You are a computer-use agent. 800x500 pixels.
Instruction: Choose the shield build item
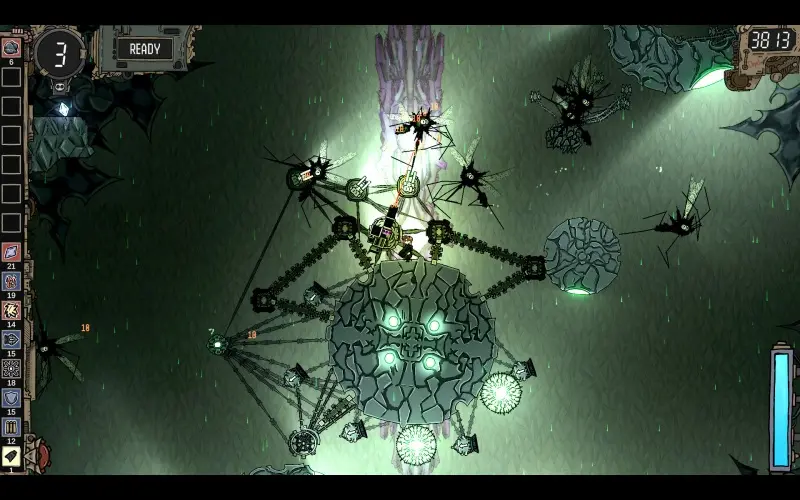coord(11,398)
